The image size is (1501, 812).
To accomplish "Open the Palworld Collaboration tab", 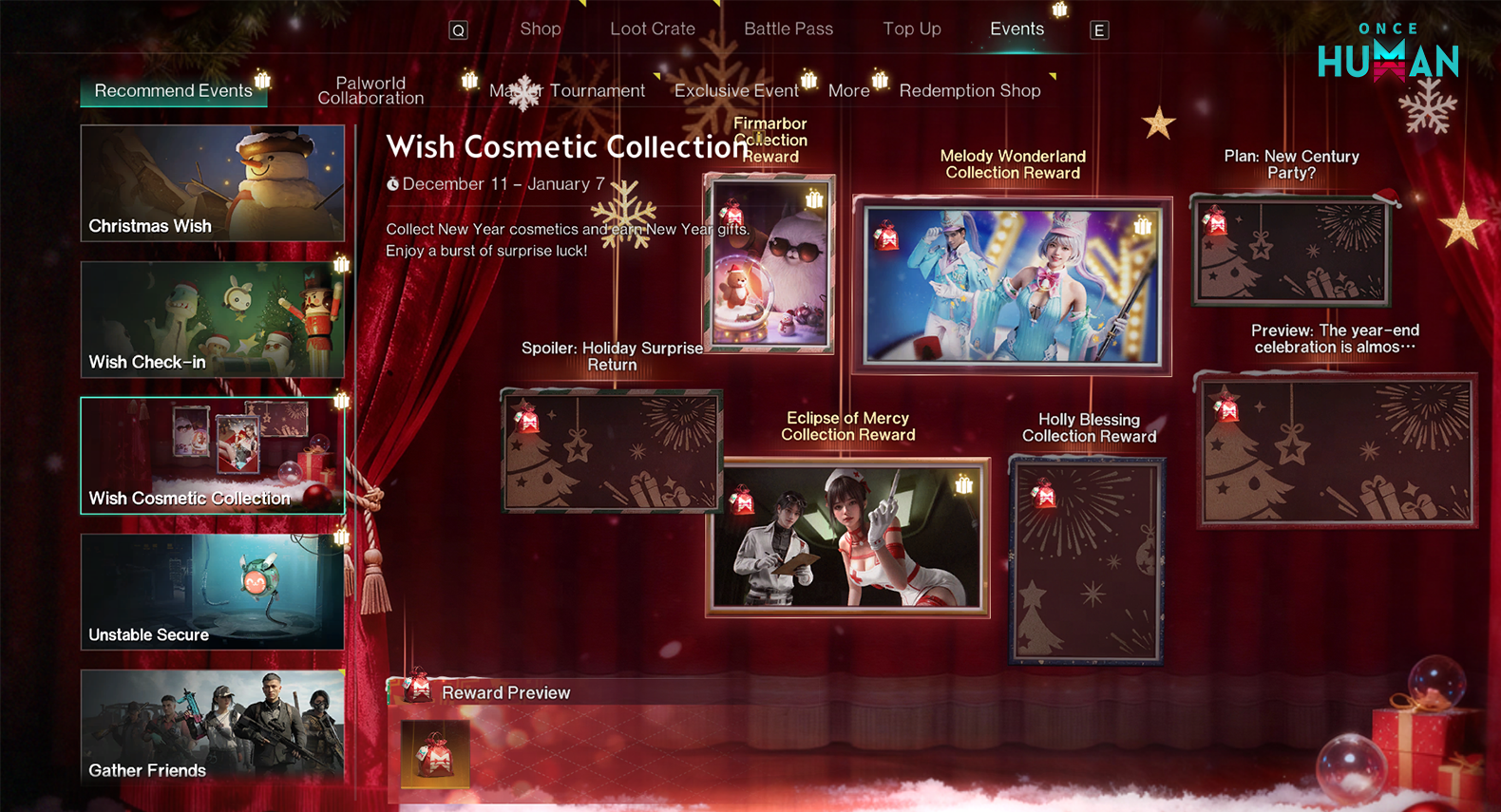I will 370,91.
